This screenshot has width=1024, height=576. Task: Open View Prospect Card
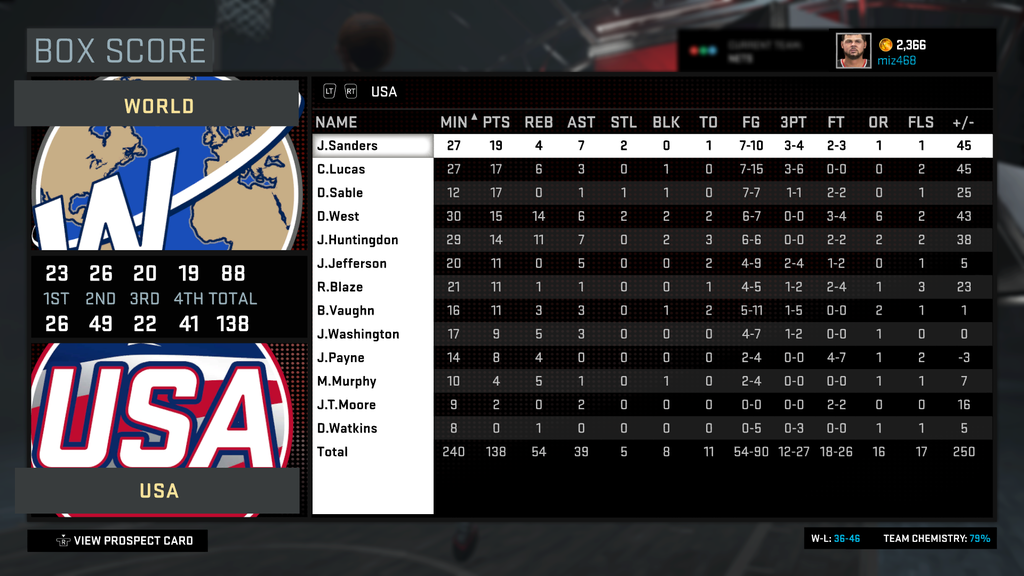(118, 541)
